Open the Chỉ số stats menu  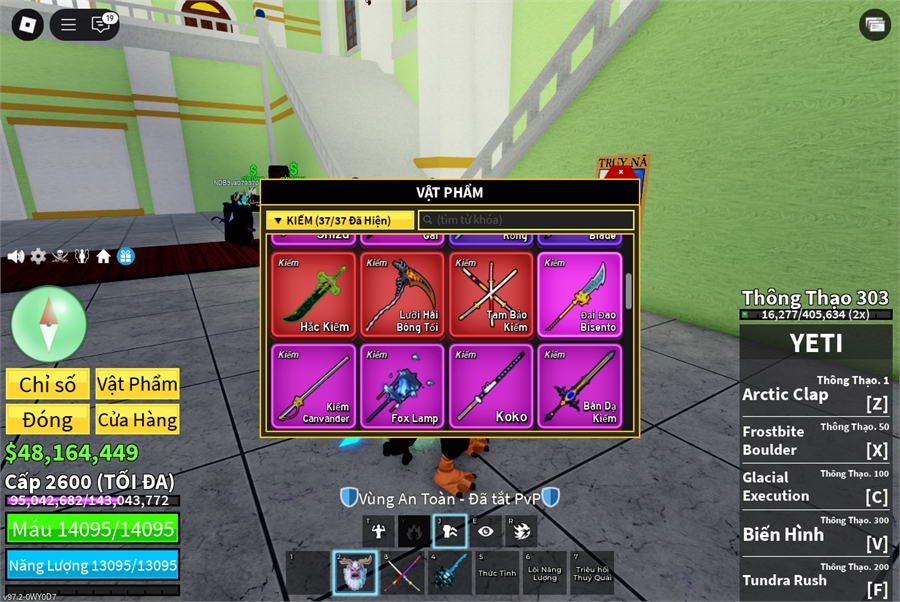pos(47,384)
